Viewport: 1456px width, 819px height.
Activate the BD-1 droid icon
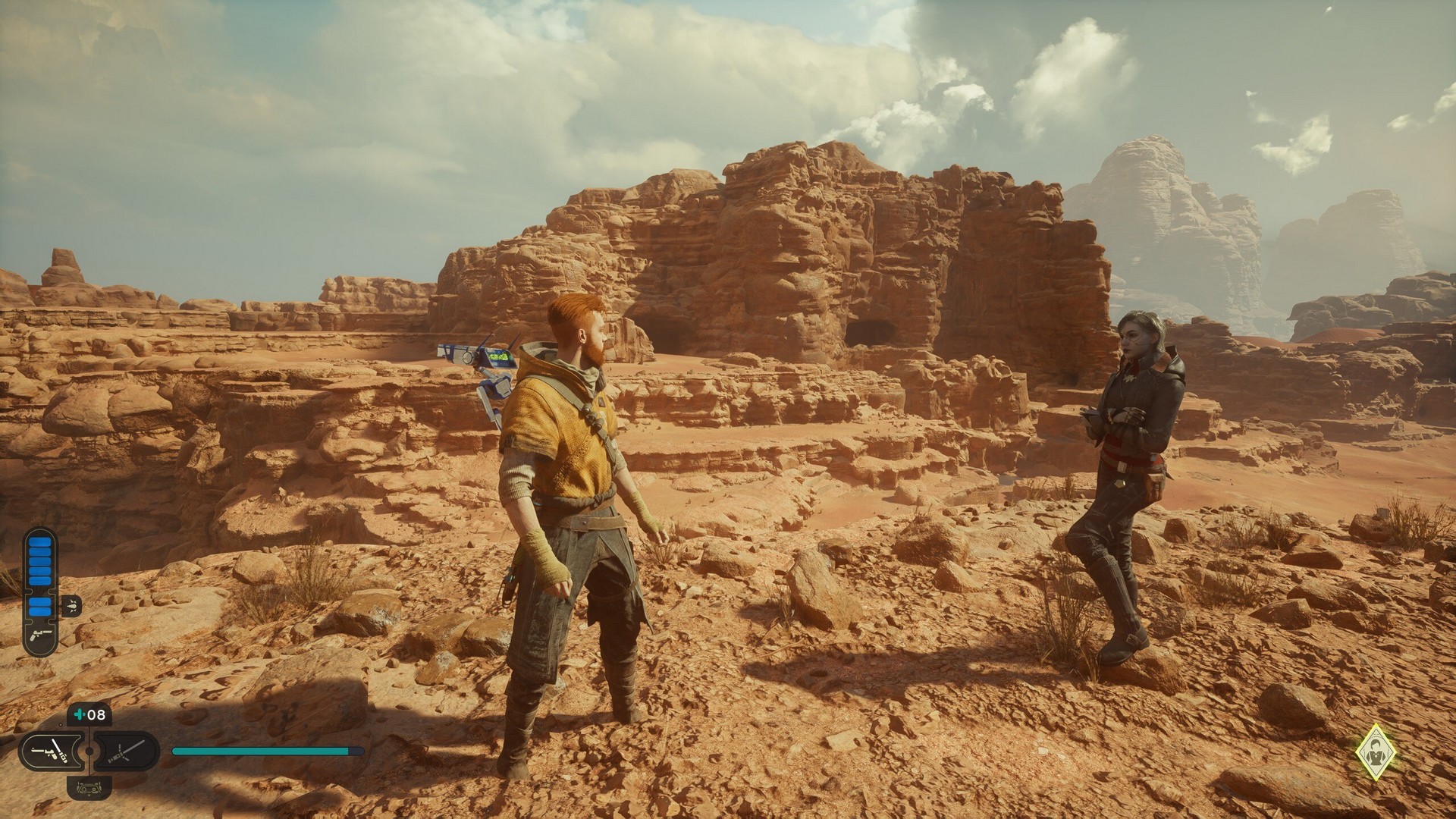[x=89, y=789]
